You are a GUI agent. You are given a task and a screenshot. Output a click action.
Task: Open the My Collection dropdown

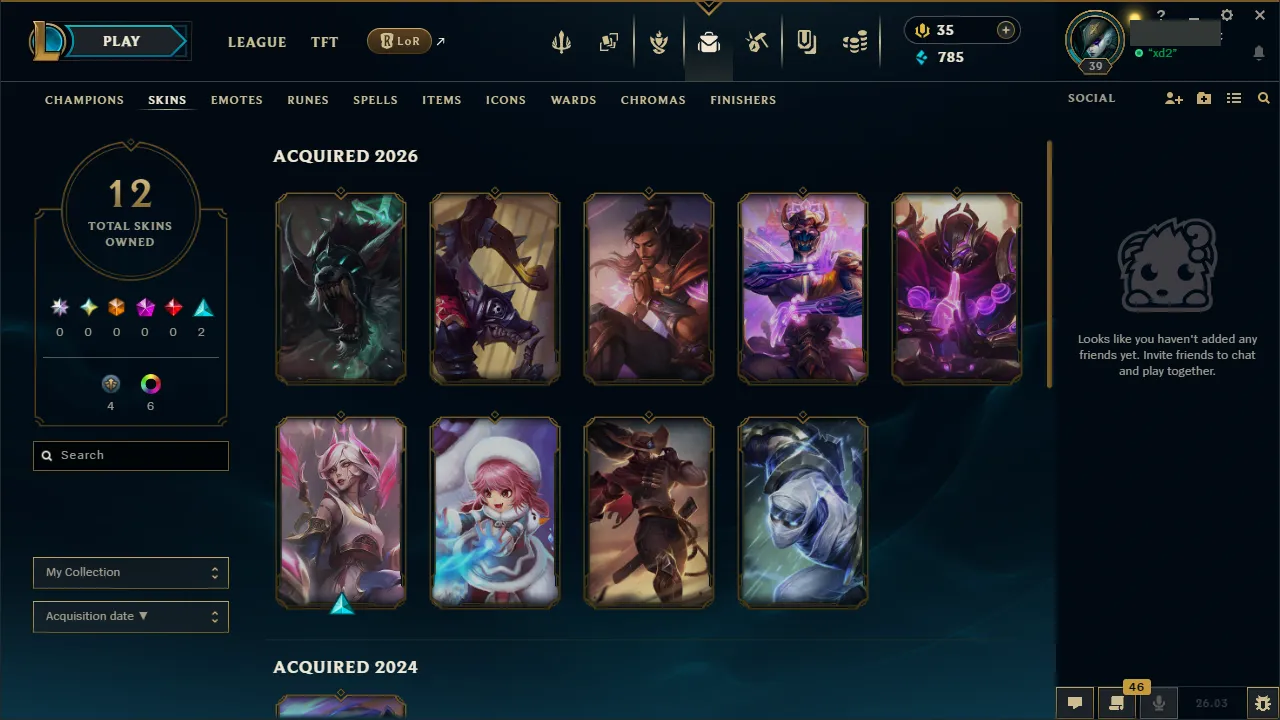[130, 572]
